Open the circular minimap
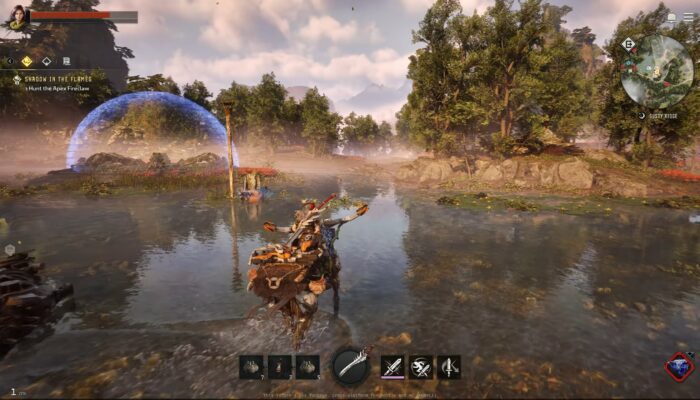 pos(656,71)
